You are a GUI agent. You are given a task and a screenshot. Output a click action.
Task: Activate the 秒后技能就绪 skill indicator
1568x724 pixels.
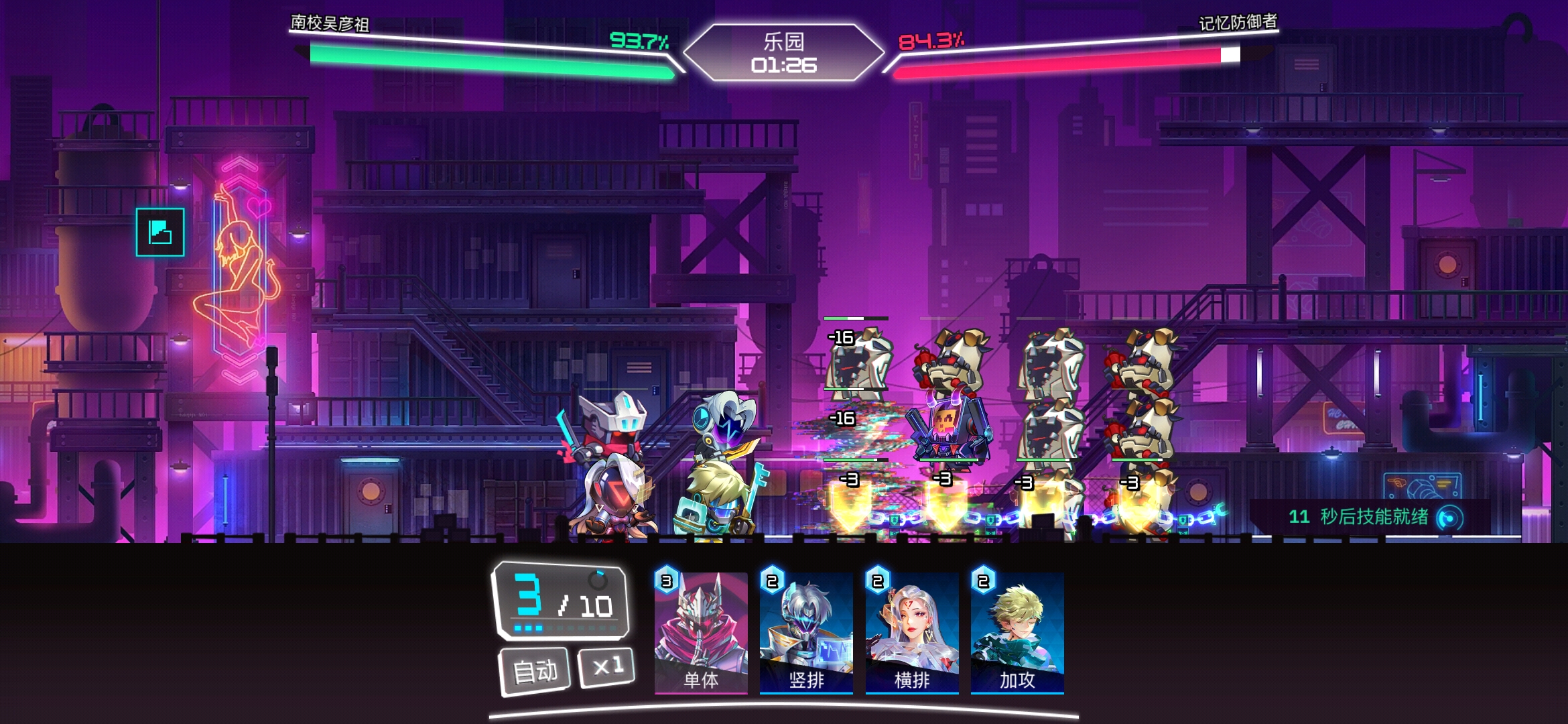point(1450,518)
